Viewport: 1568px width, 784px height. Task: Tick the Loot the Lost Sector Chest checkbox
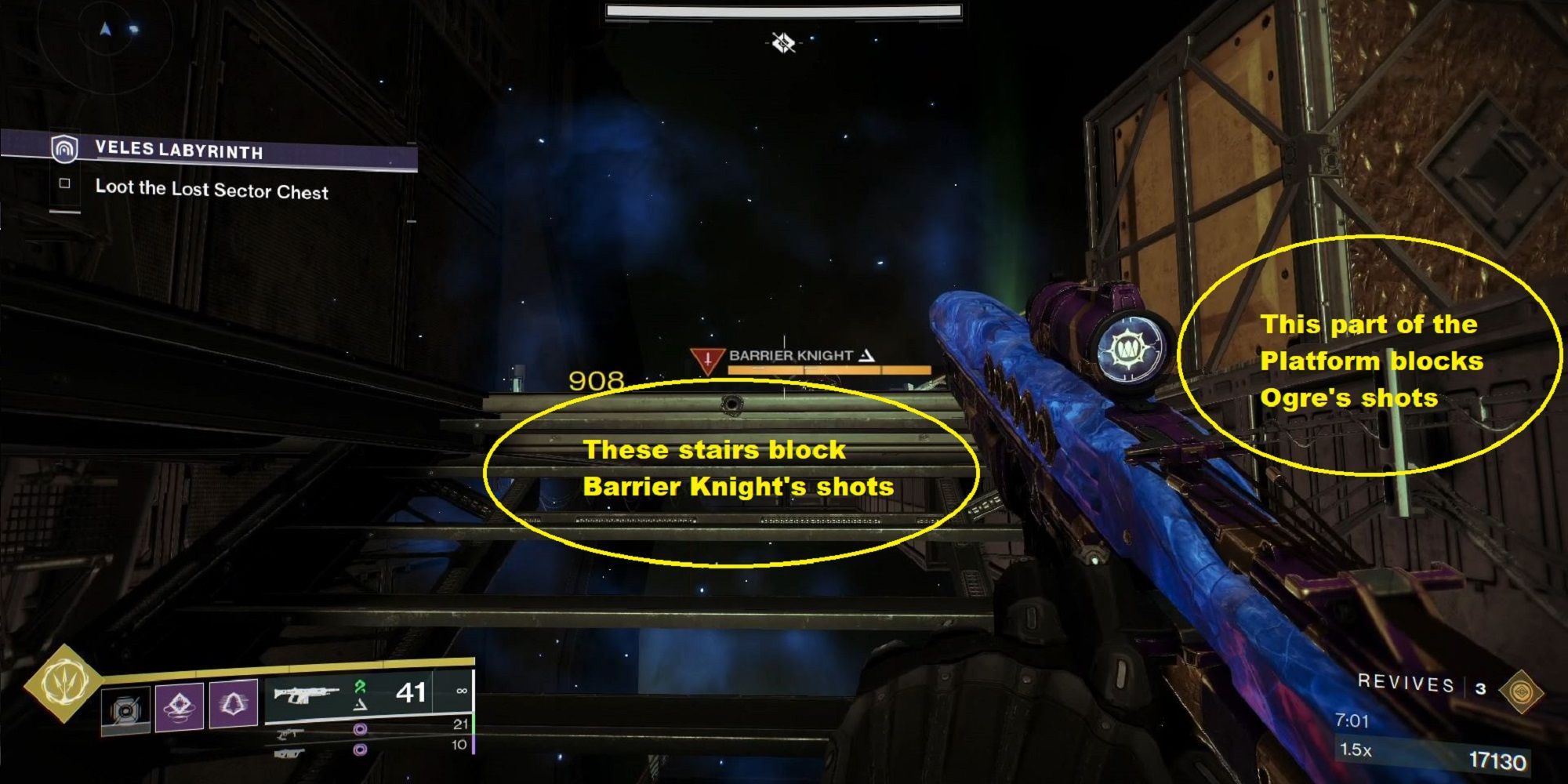(65, 184)
